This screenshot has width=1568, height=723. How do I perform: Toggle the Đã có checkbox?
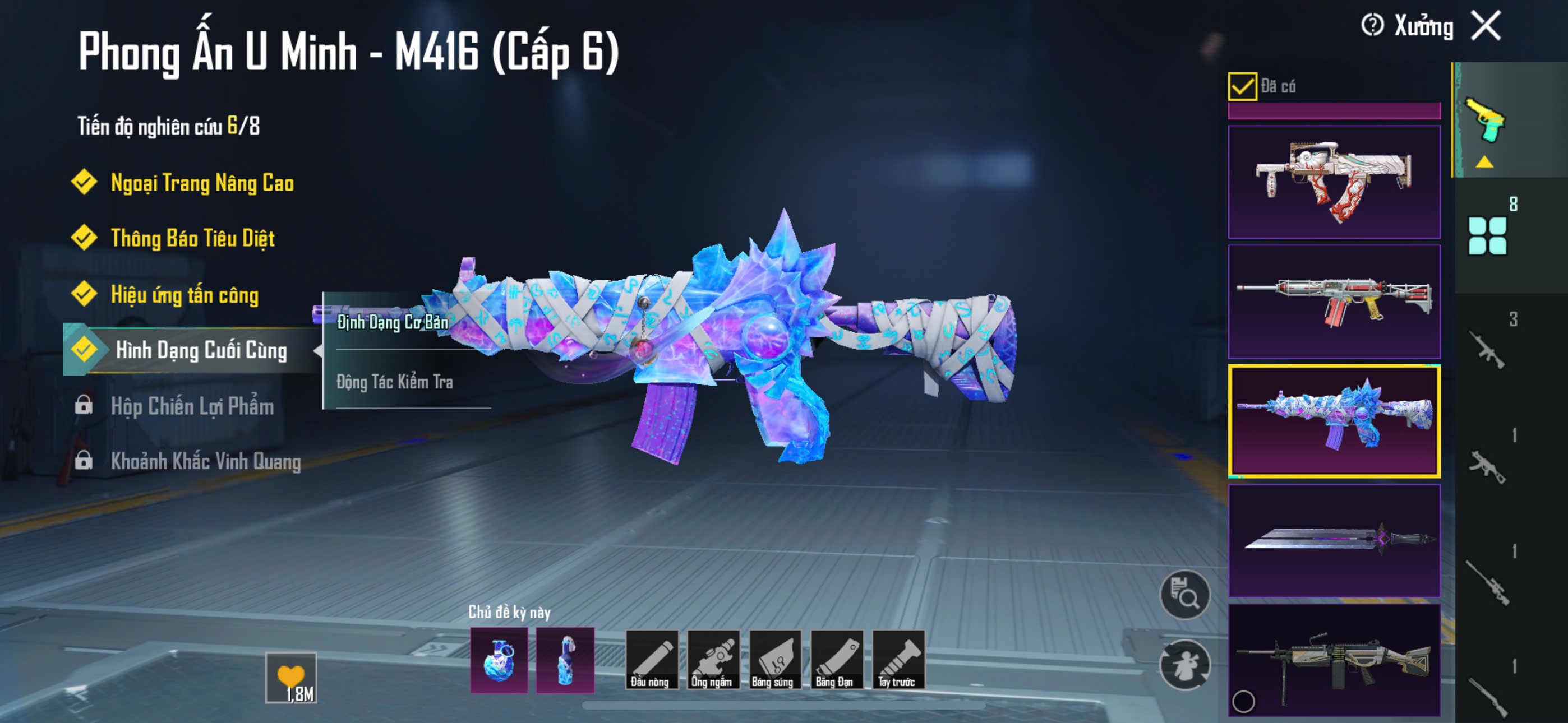click(1242, 86)
